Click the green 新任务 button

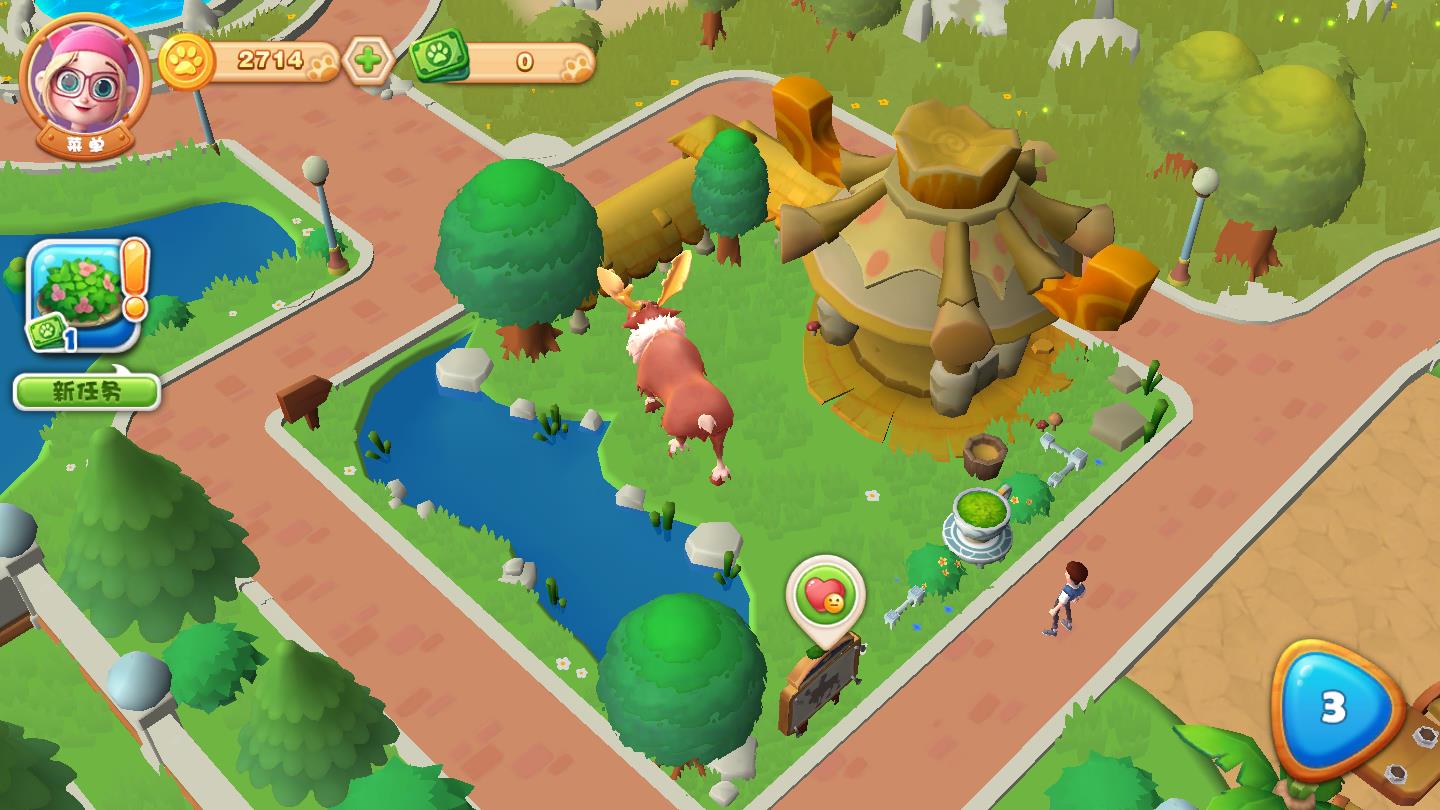(x=87, y=391)
